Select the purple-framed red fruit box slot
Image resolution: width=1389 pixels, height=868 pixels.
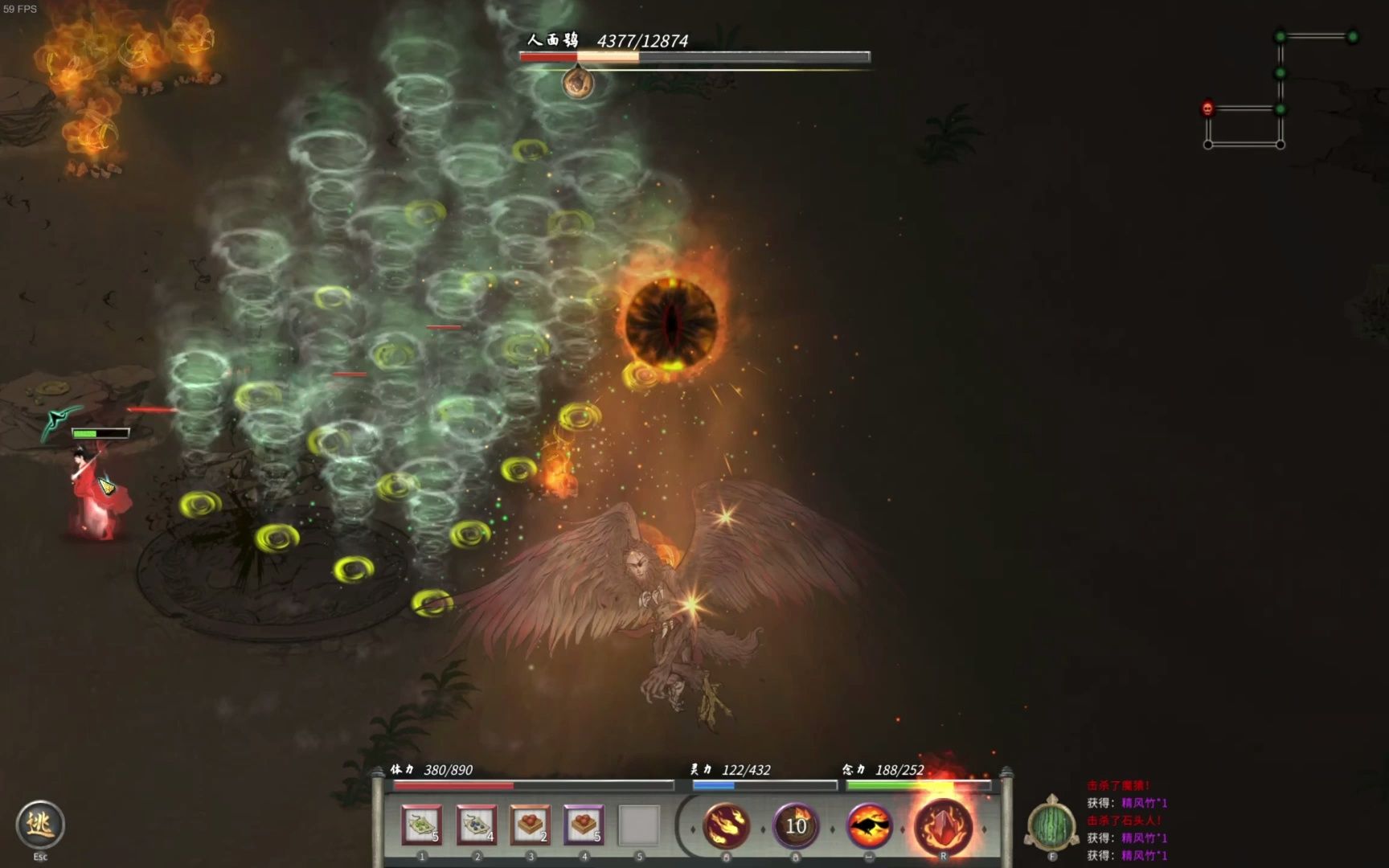584,825
